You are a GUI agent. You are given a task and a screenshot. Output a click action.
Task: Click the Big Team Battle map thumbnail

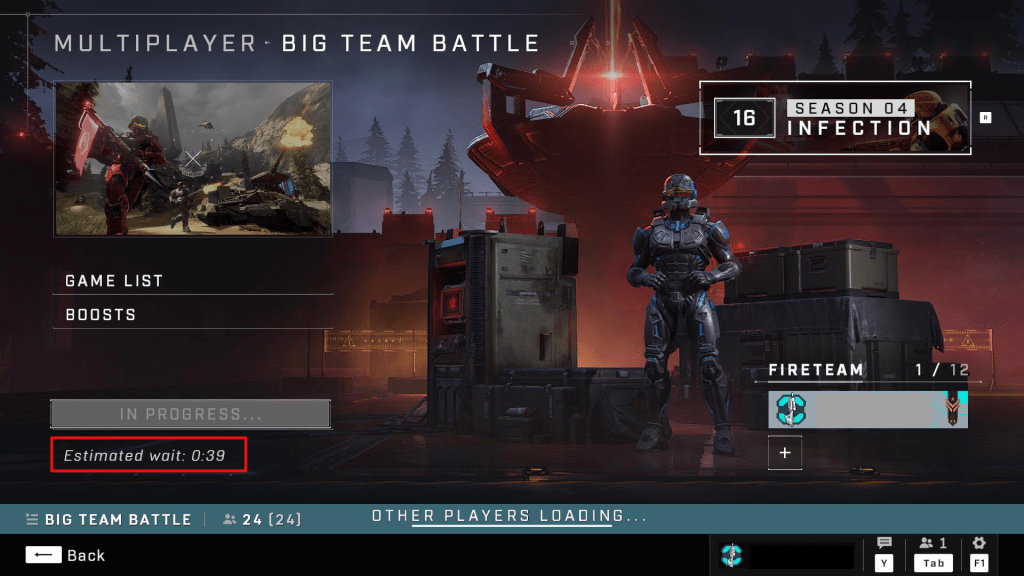(193, 159)
